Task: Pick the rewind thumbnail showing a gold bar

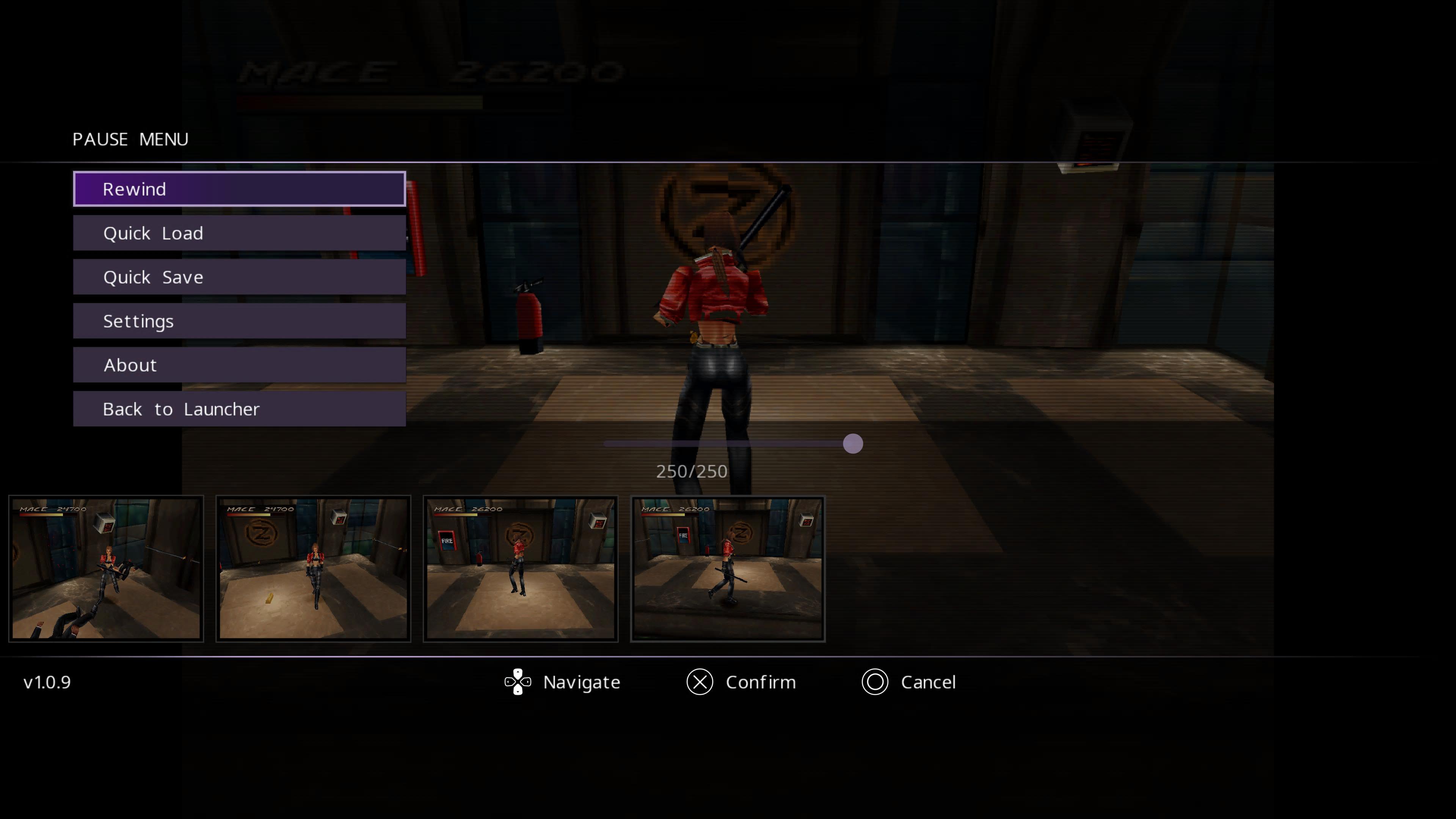Action: coord(313,568)
